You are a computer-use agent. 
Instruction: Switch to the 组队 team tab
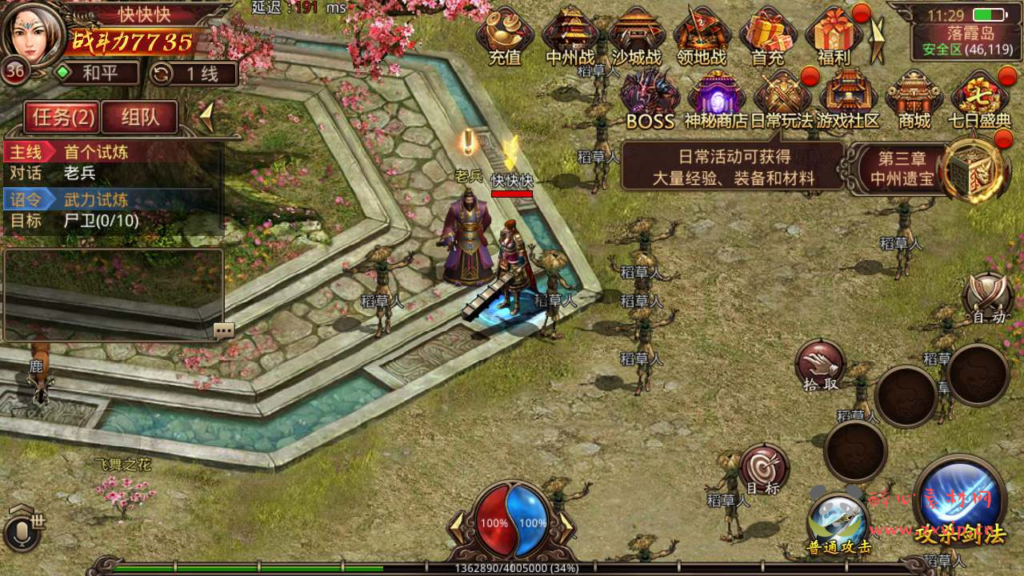point(140,117)
